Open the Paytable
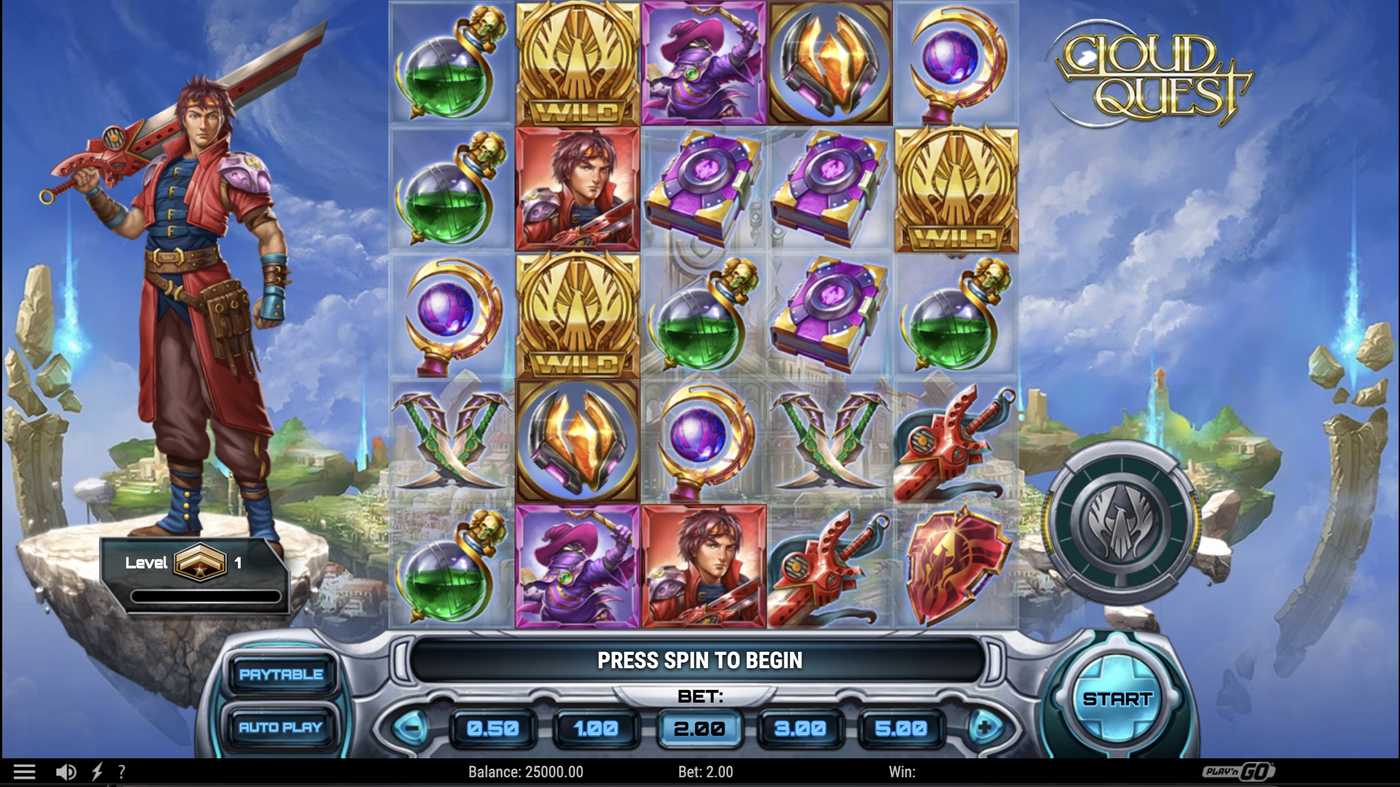 (281, 675)
